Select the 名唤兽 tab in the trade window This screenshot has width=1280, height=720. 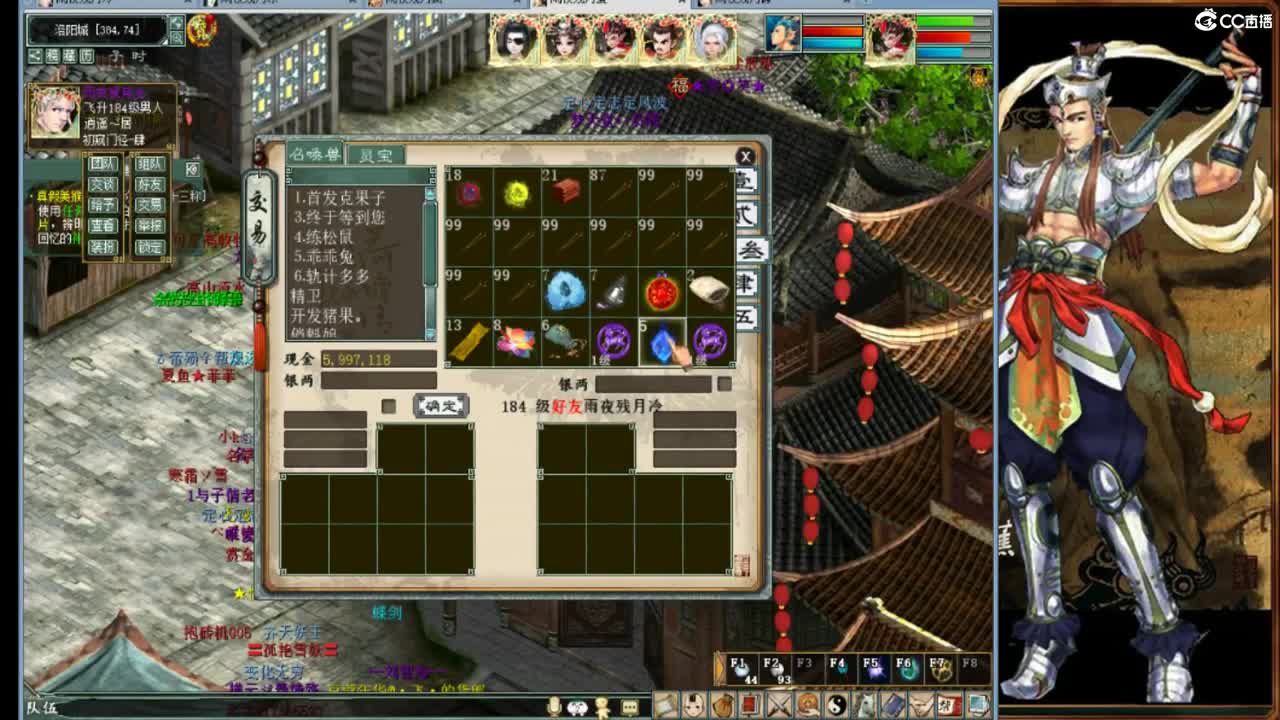[316, 155]
